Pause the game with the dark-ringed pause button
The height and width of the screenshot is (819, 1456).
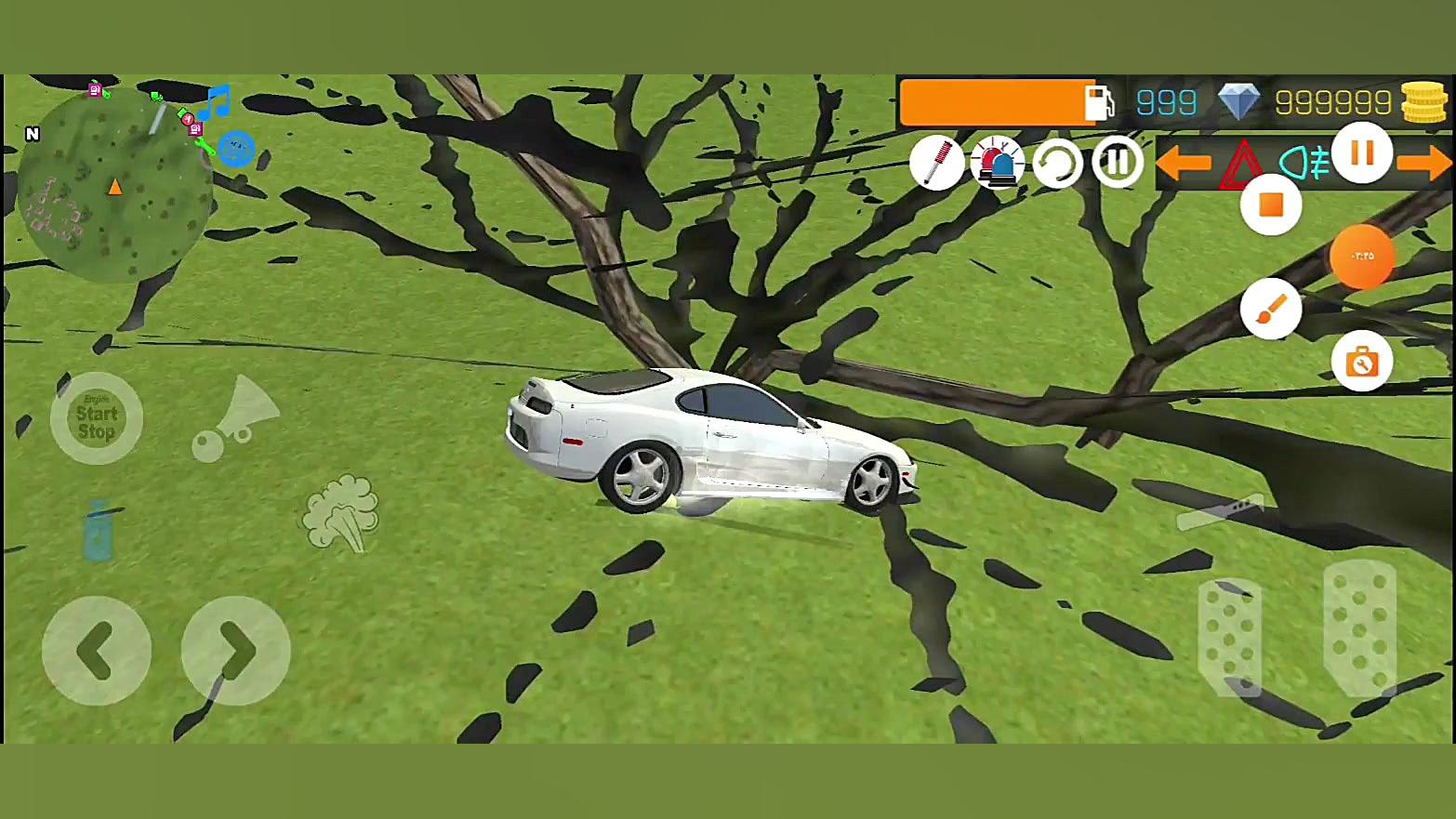pyautogui.click(x=1118, y=163)
